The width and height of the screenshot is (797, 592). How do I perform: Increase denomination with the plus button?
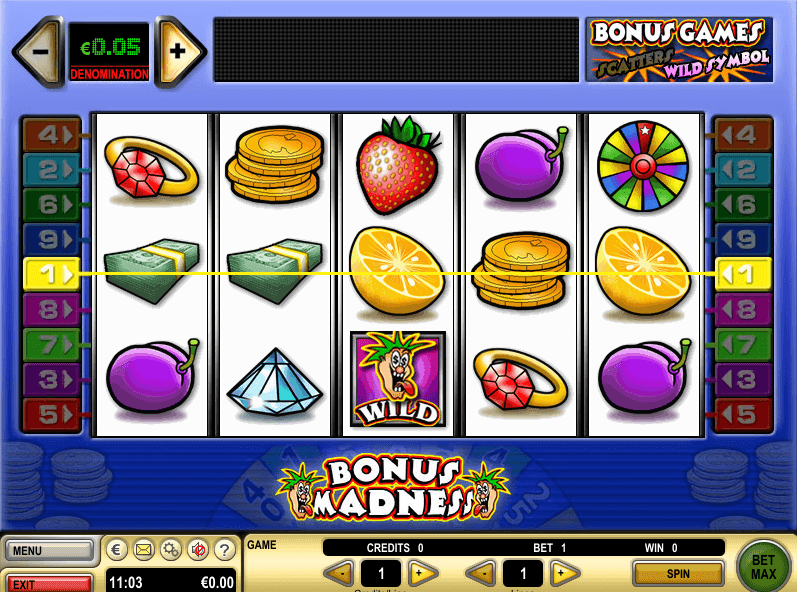coord(179,49)
